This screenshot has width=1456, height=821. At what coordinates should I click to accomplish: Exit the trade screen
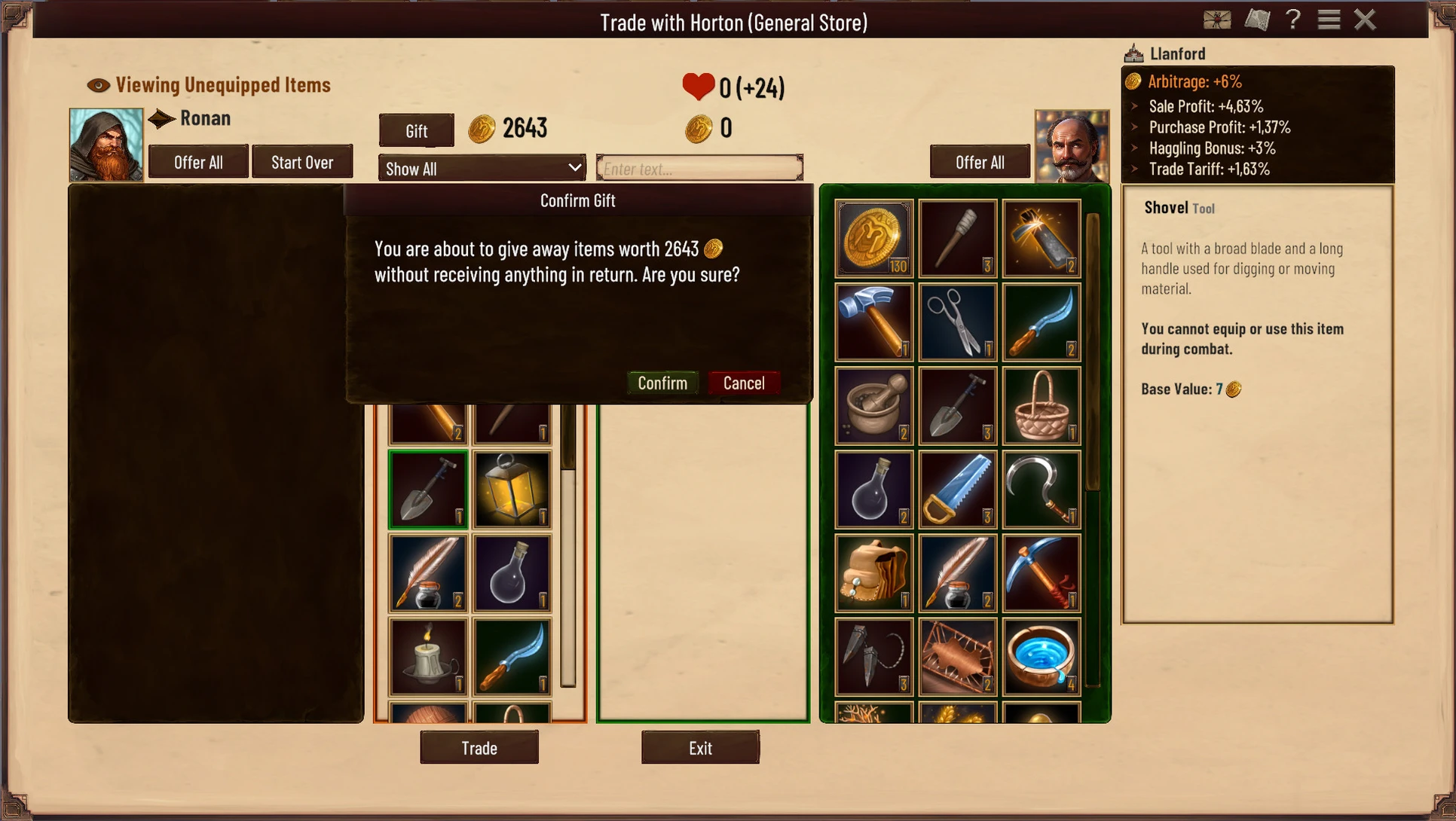coord(700,748)
